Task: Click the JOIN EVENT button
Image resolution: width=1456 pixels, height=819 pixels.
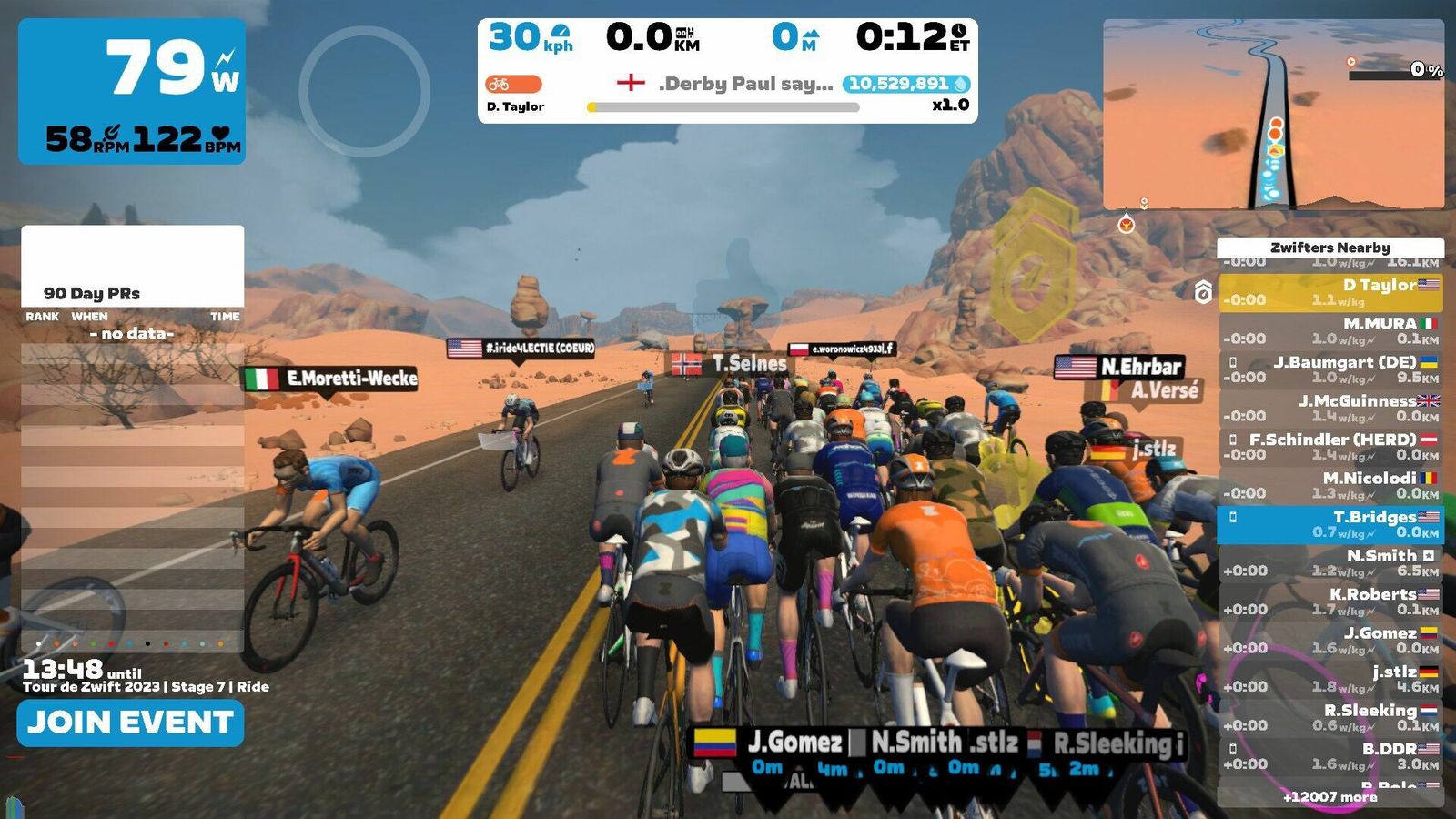Action: (130, 723)
